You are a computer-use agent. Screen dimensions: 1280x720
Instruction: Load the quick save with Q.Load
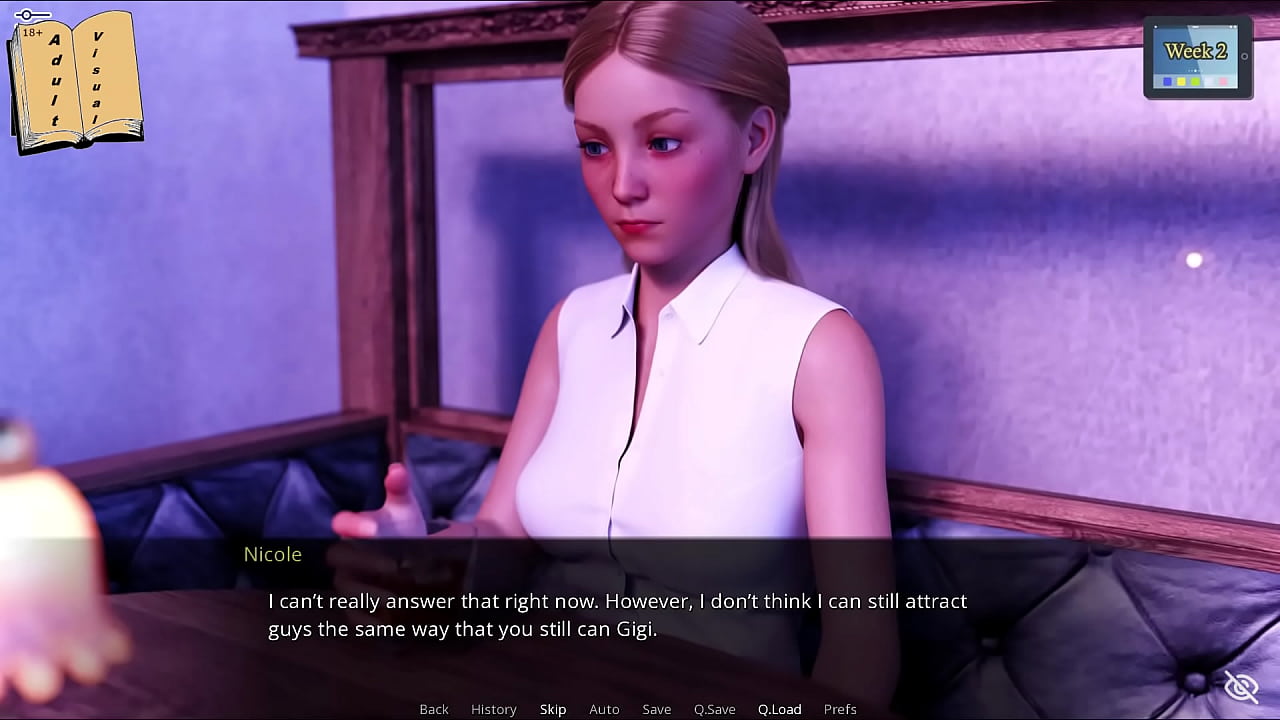pos(779,709)
